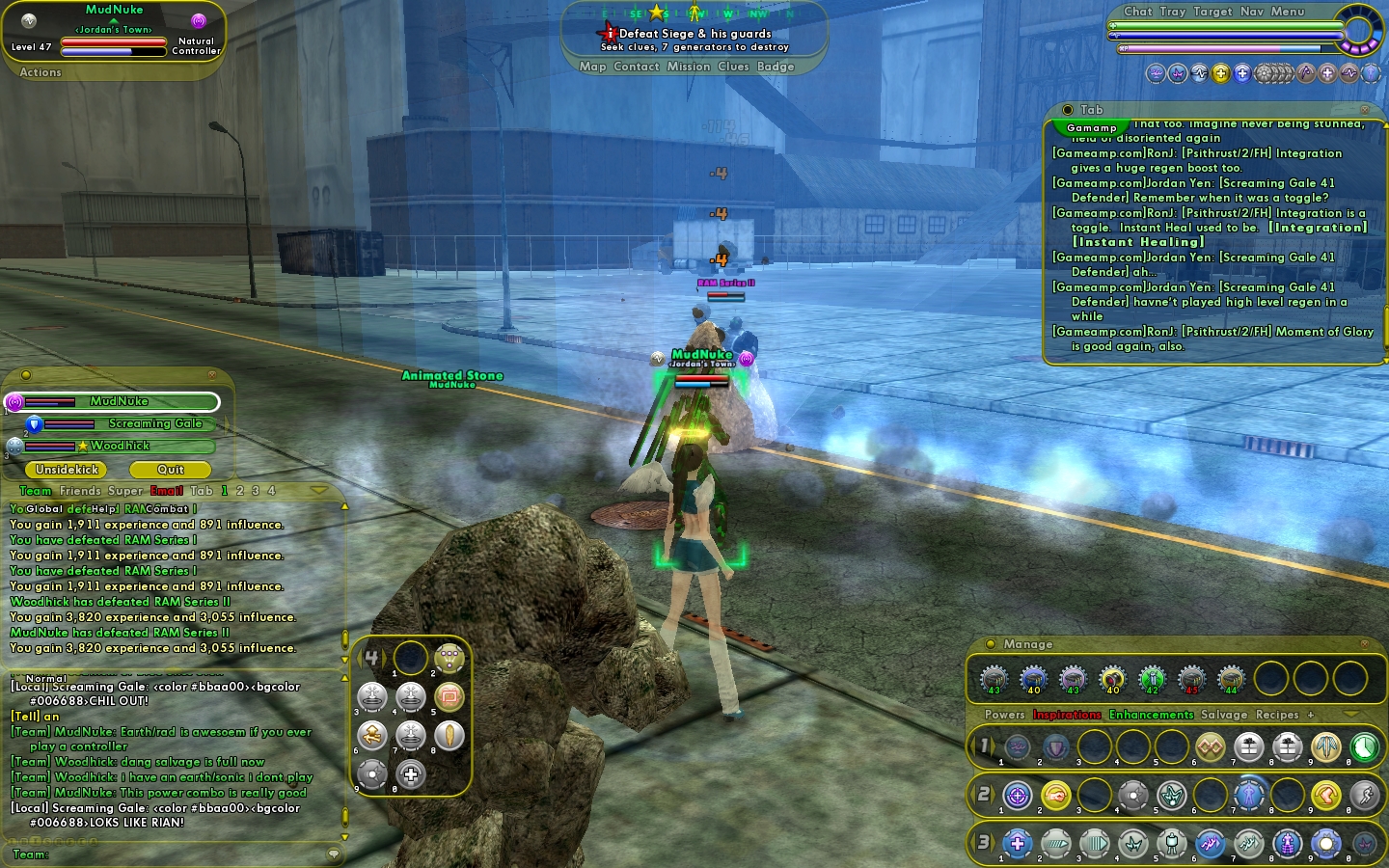This screenshot has width=1389, height=868.
Task: Open the Badge window
Action: (776, 67)
